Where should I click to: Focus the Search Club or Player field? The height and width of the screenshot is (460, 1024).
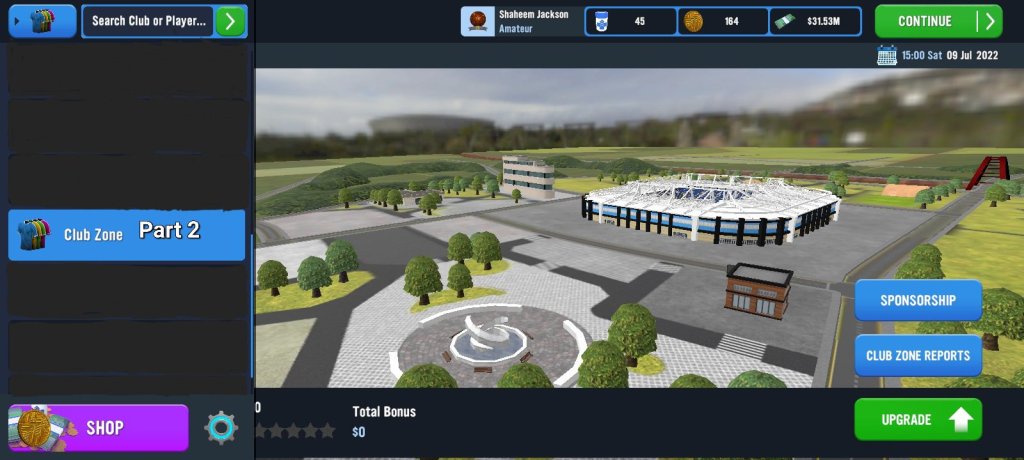click(x=148, y=21)
